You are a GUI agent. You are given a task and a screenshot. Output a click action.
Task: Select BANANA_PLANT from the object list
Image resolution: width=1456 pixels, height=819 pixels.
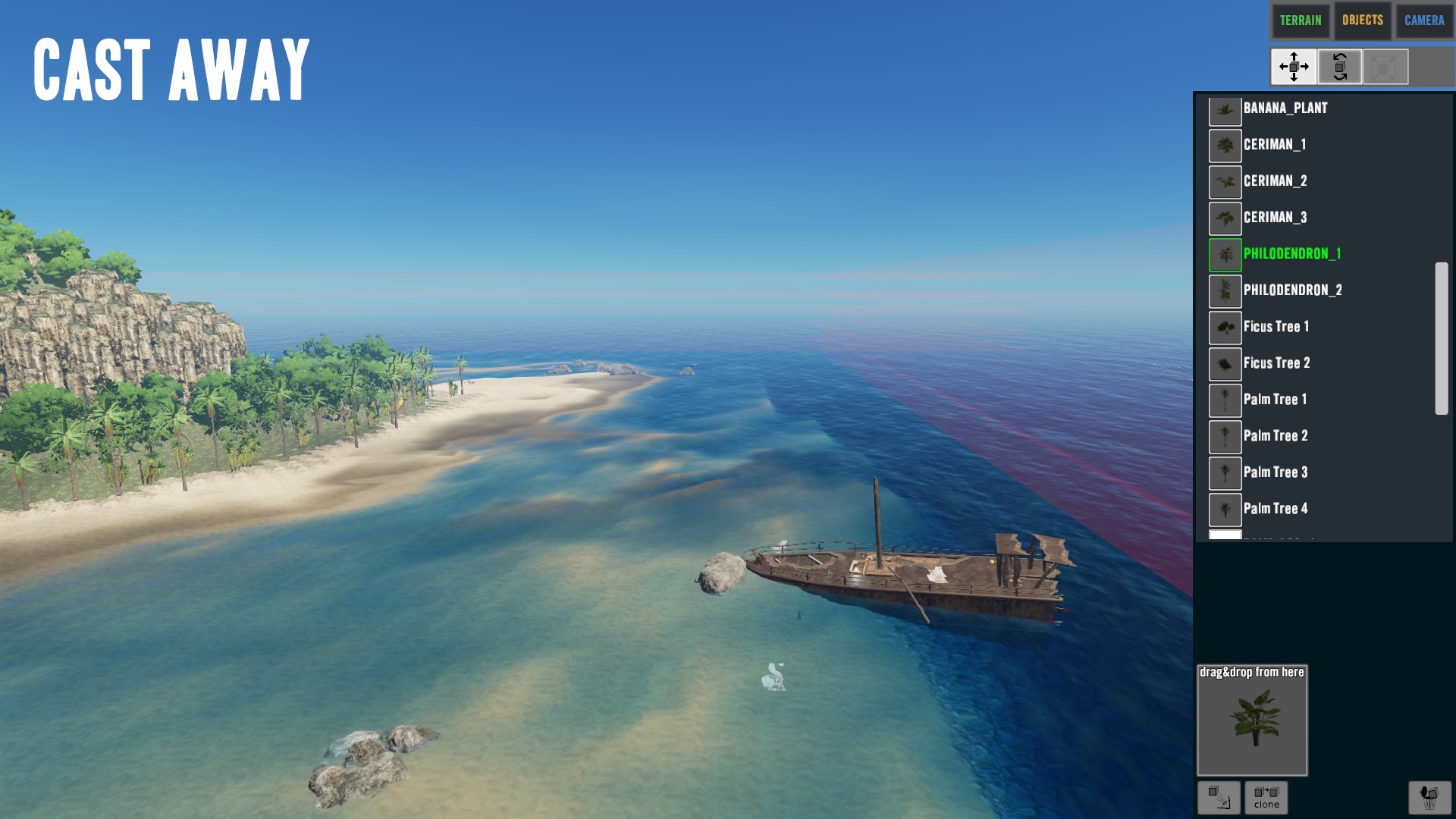coord(1285,108)
